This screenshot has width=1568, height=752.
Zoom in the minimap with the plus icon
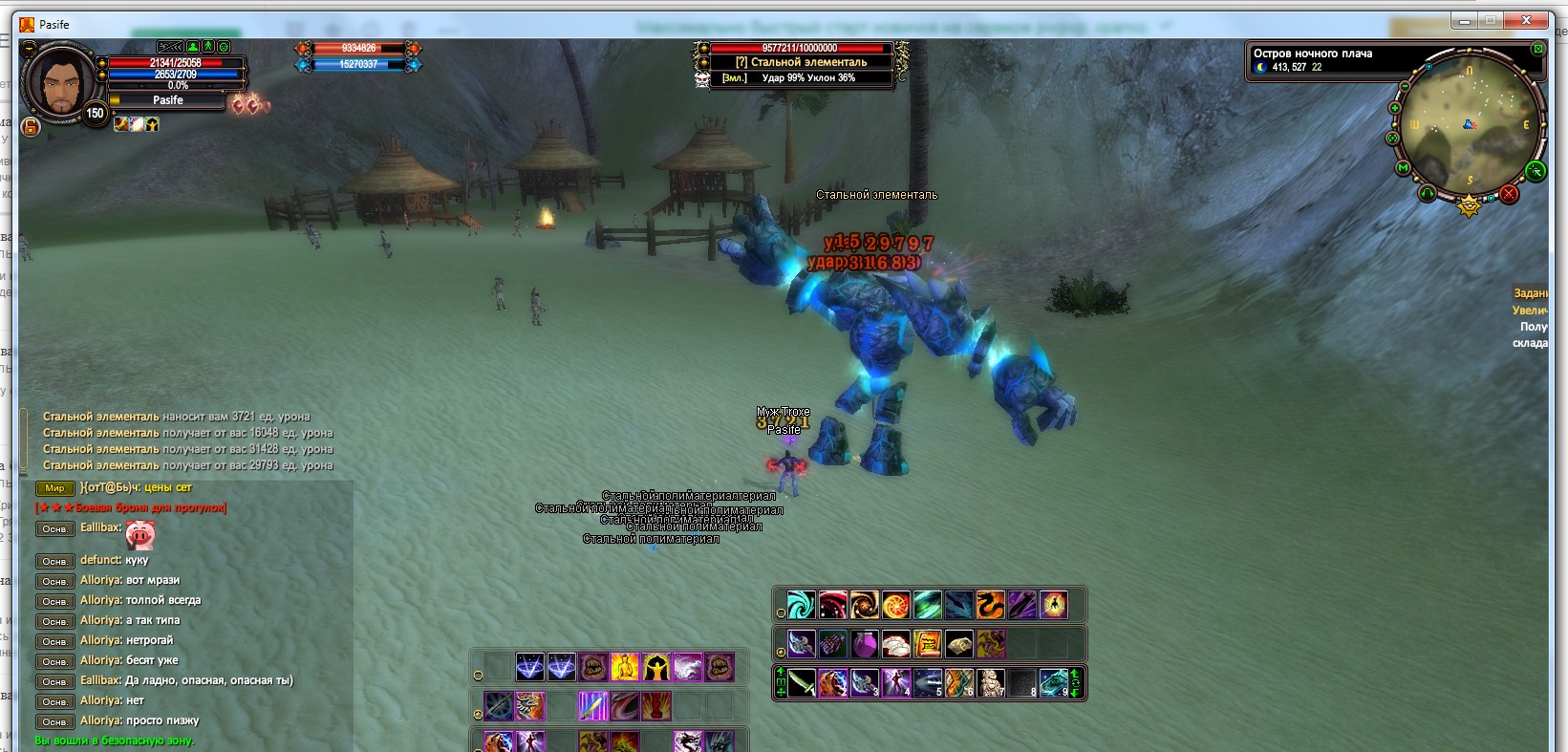(1394, 107)
